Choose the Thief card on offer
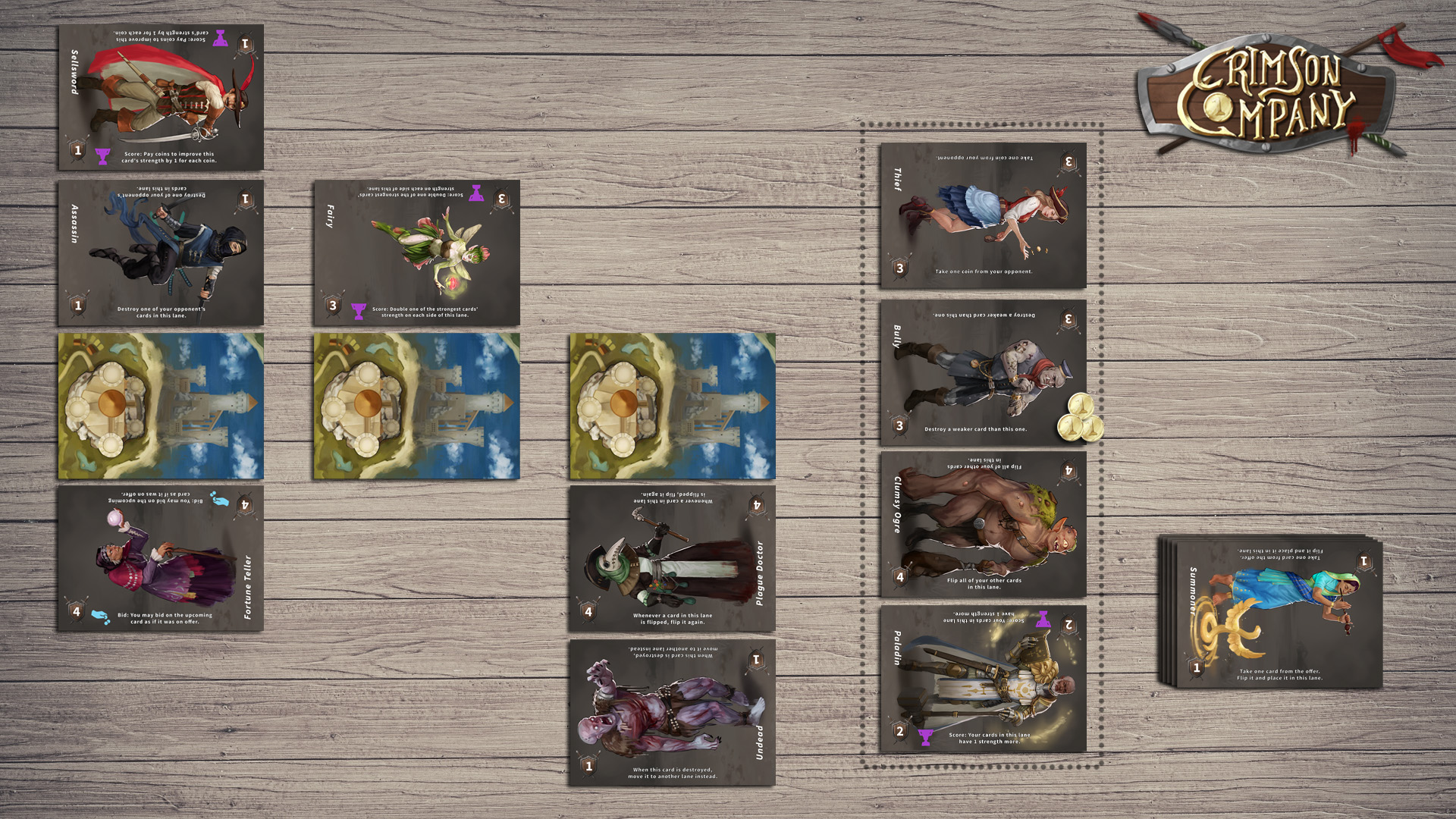This screenshot has height=819, width=1456. 983,215
